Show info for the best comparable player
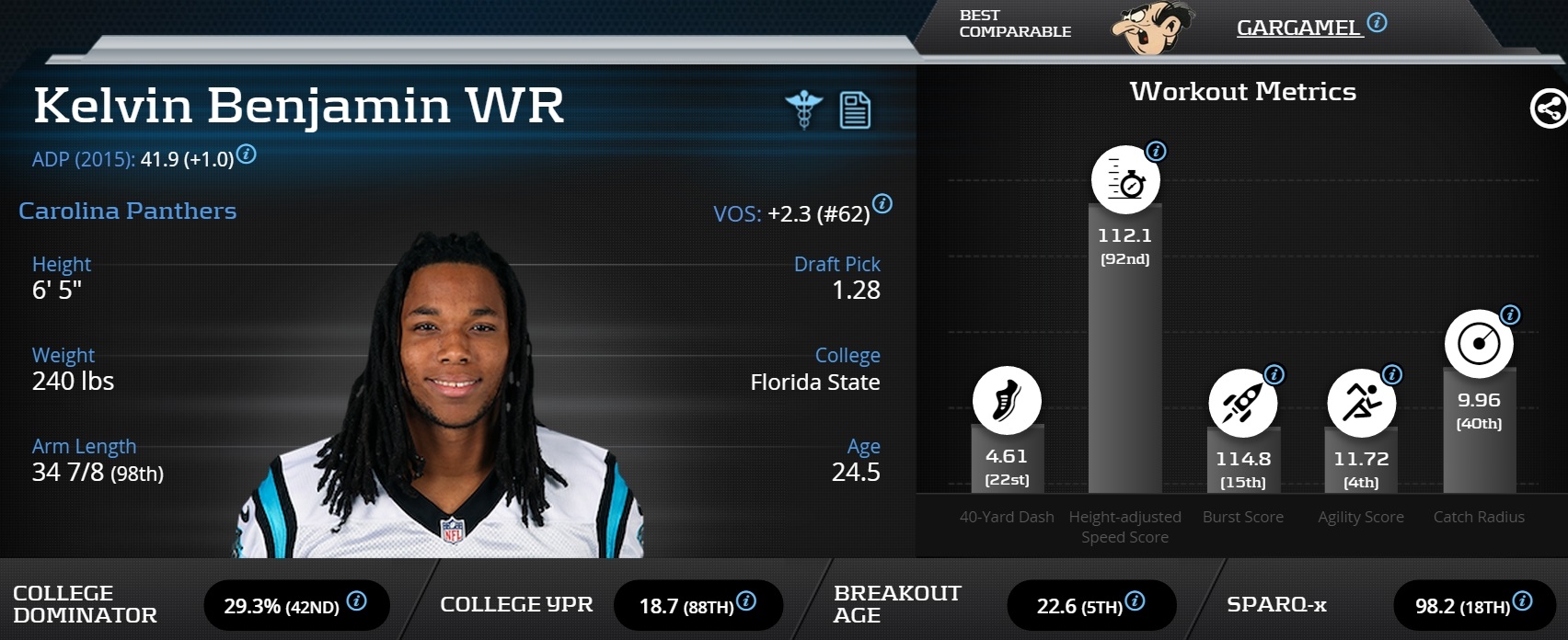This screenshot has height=640, width=1568. click(1377, 23)
